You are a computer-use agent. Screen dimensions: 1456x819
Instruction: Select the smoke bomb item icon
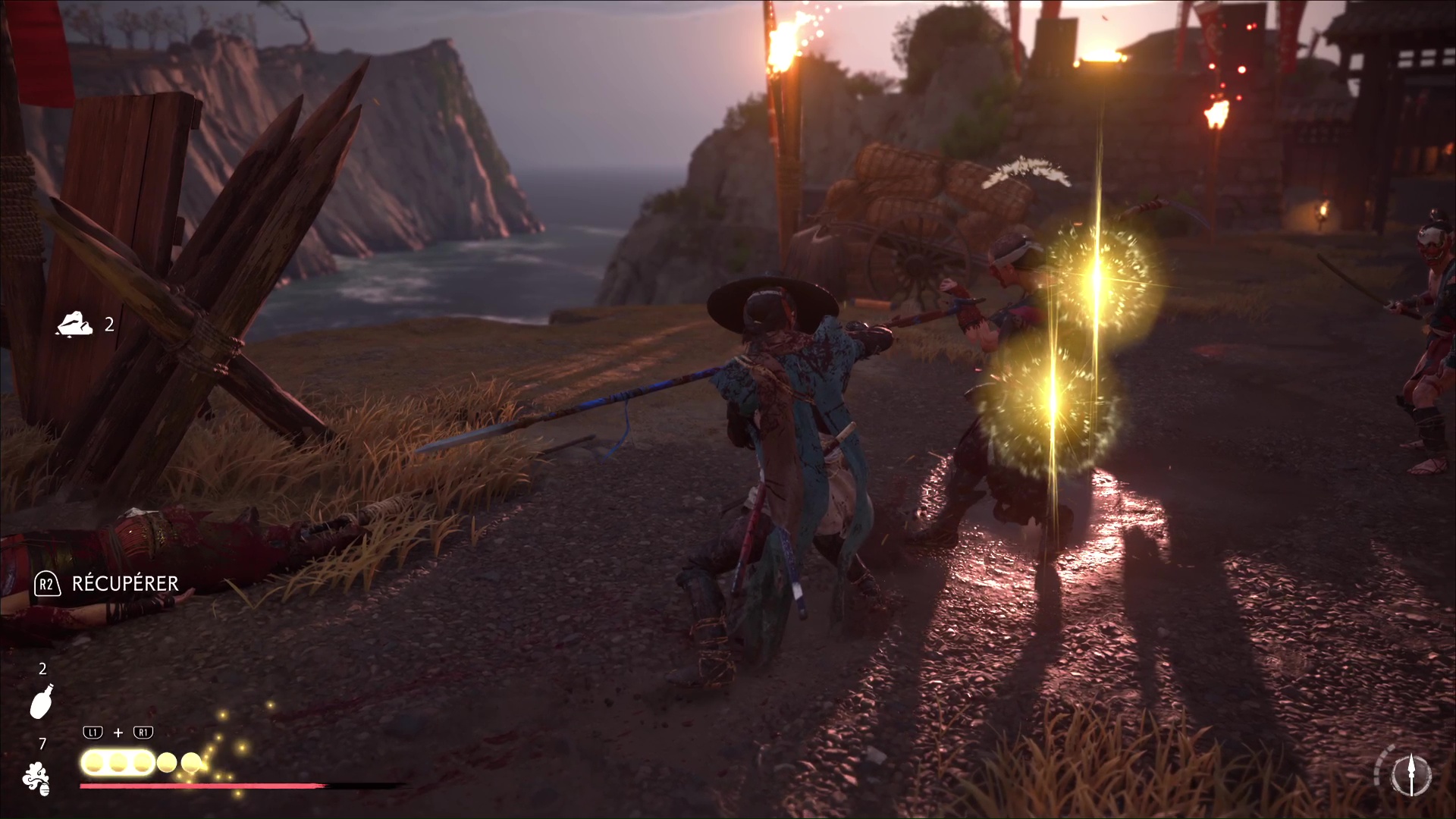pyautogui.click(x=74, y=325)
